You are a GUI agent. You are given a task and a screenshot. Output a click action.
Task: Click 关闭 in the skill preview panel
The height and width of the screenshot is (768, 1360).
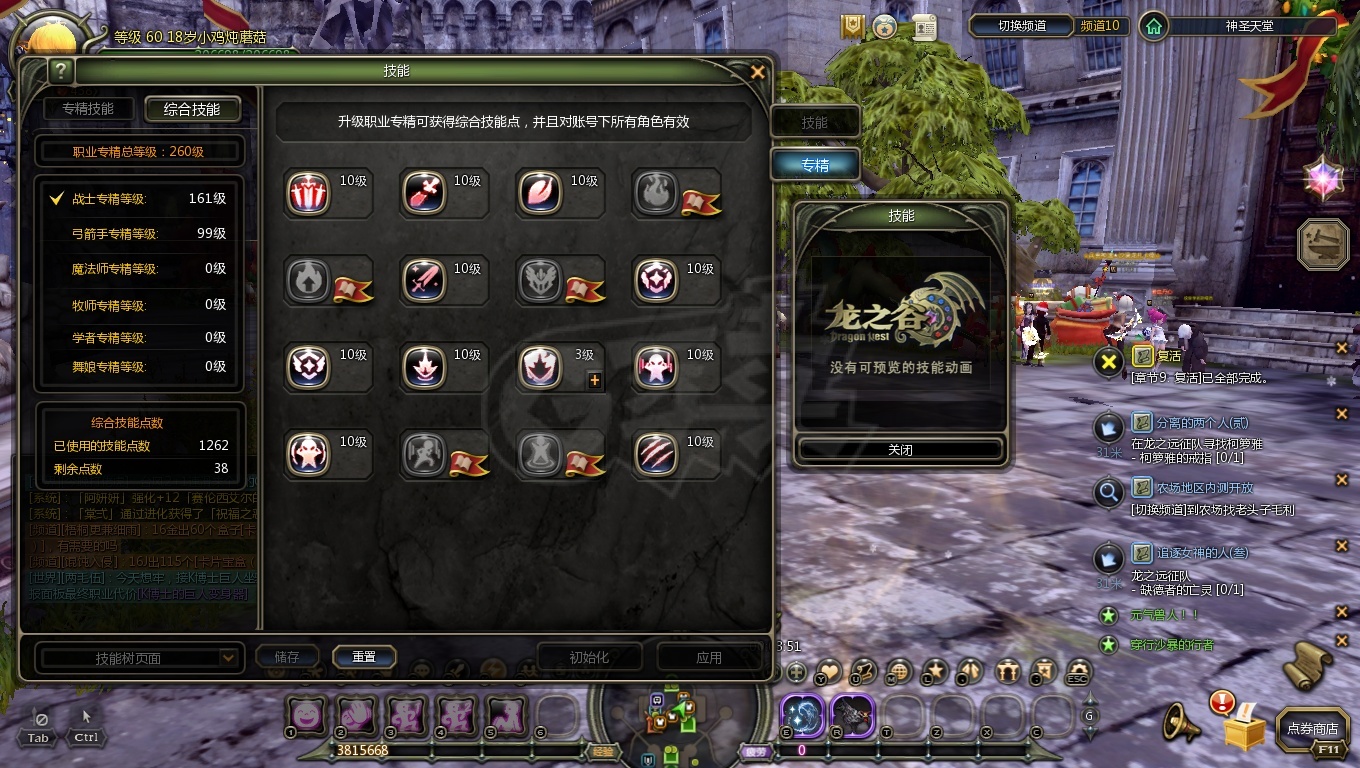[x=900, y=450]
